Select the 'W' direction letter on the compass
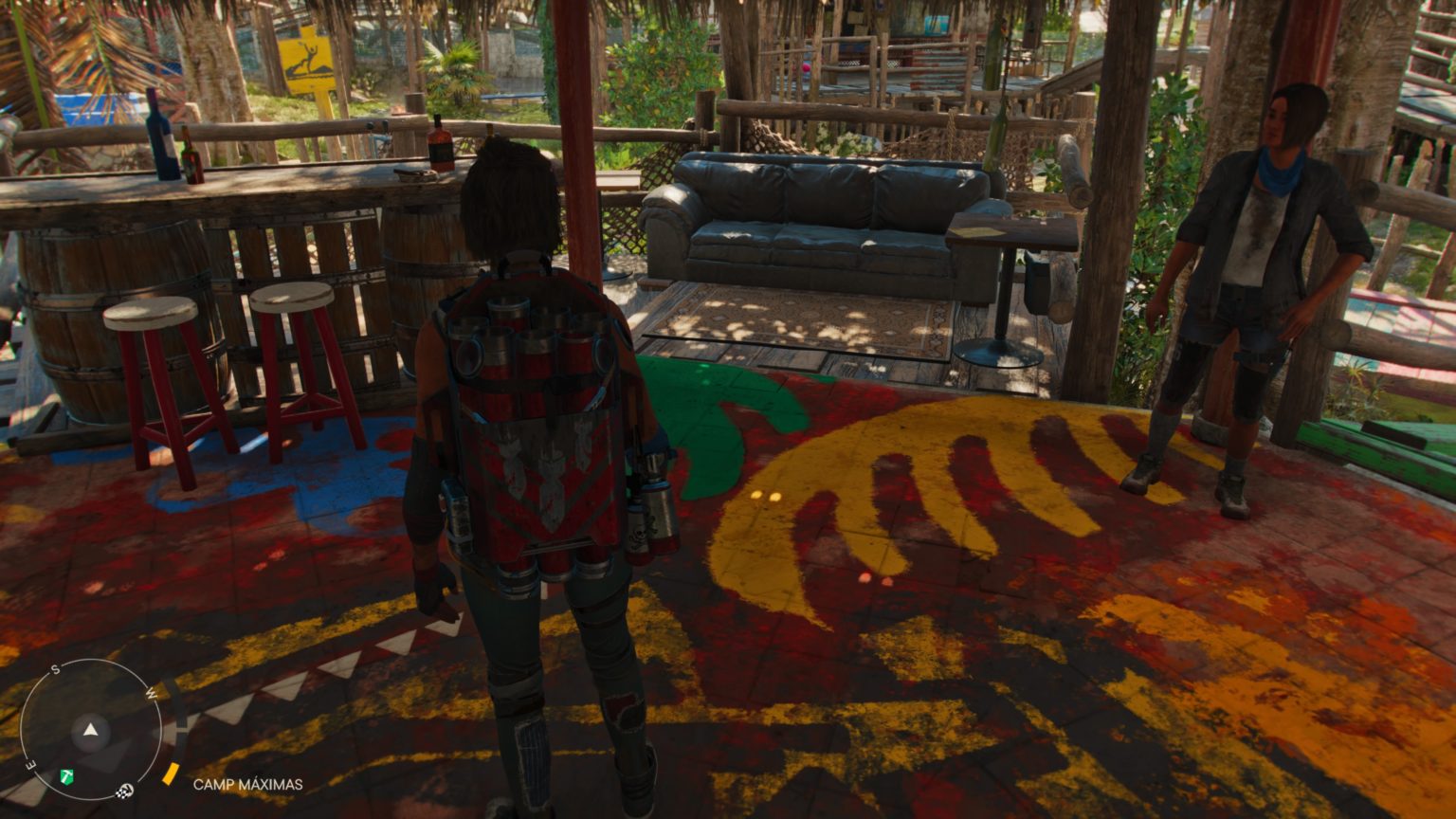This screenshot has height=819, width=1456. (152, 694)
